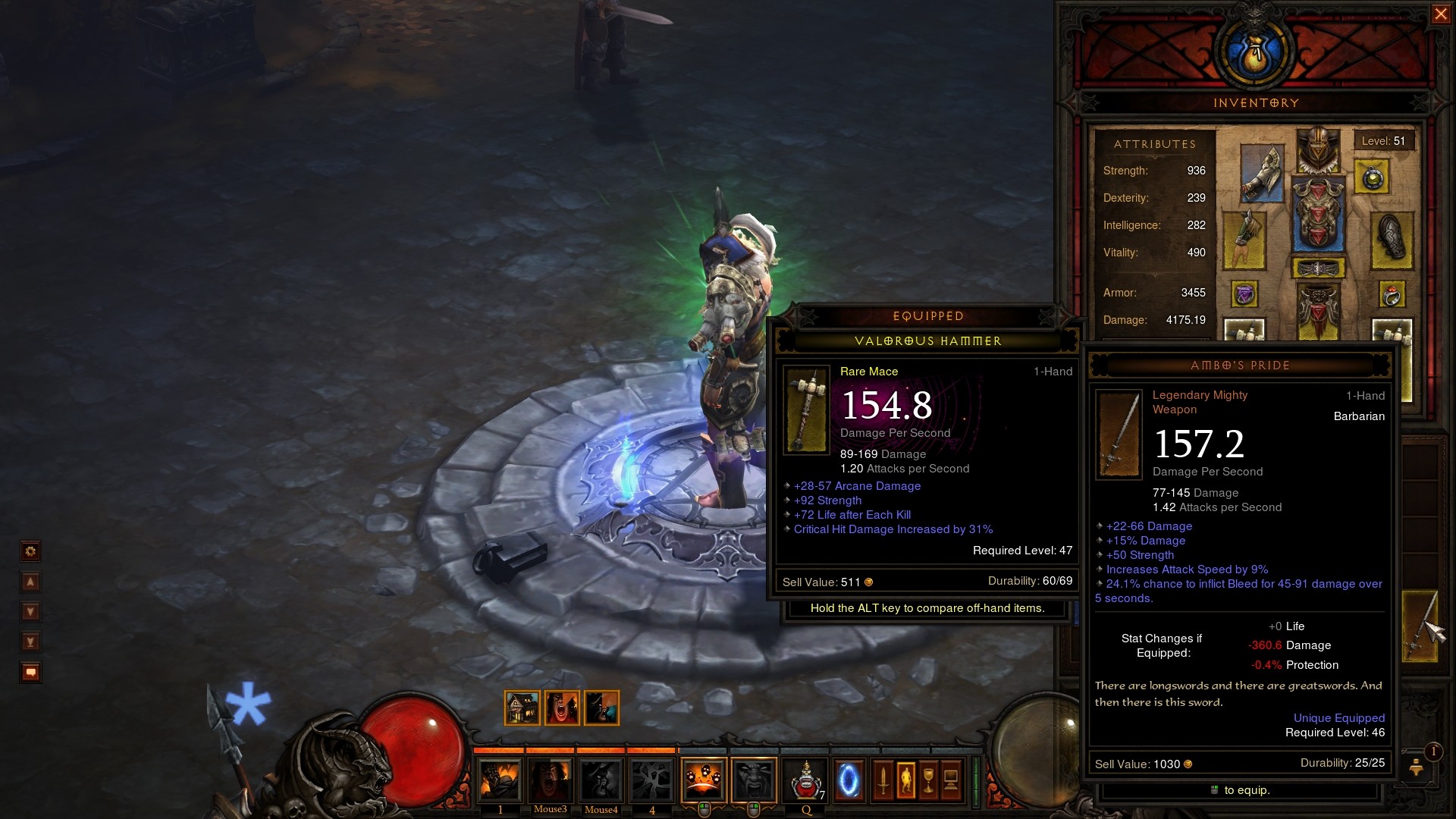This screenshot has height=819, width=1456.
Task: Click the house buff icon
Action: [x=522, y=708]
